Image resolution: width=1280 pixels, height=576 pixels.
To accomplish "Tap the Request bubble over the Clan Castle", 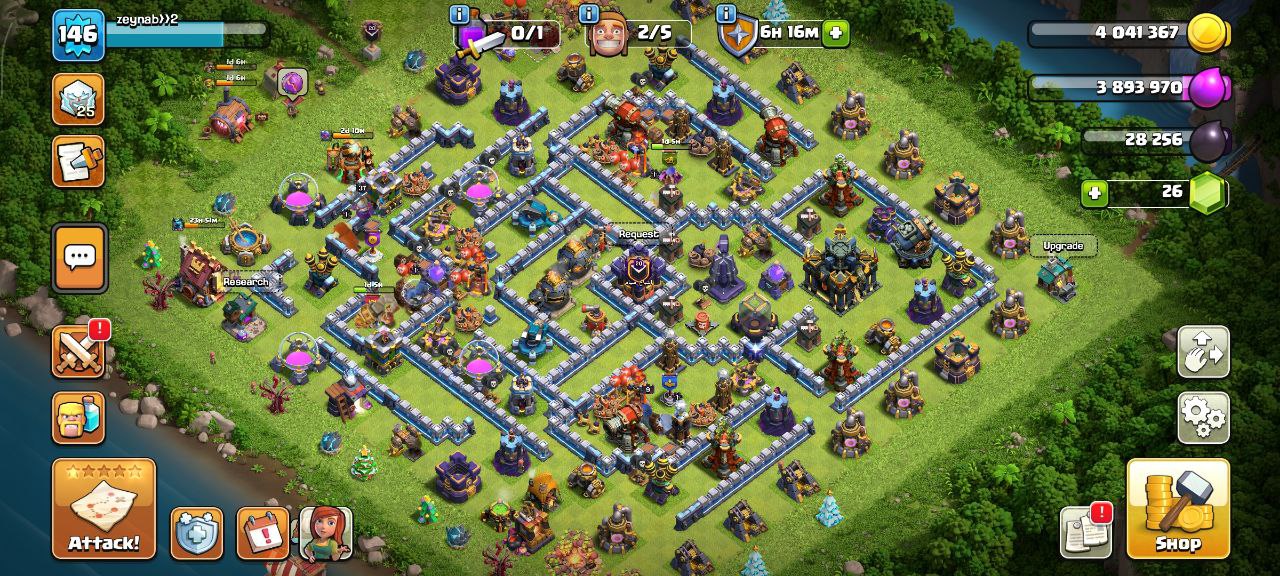I will coord(639,235).
